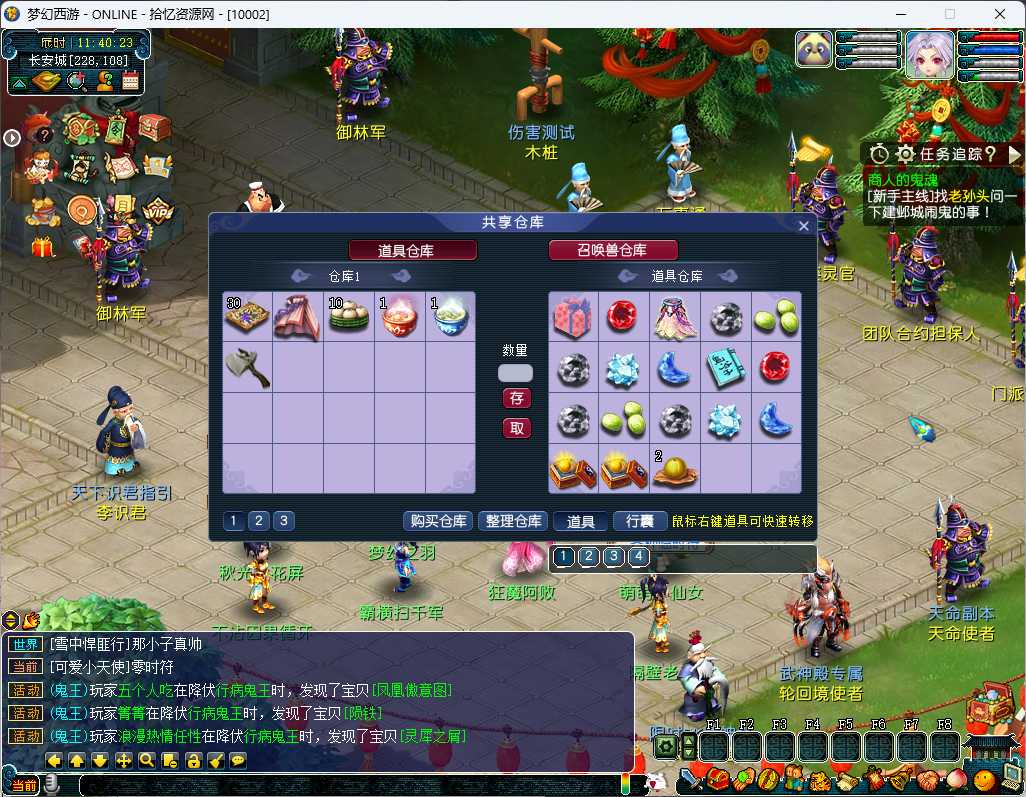Select the green dumplings stack of 10
Viewport: 1026px width, 797px height.
point(349,317)
